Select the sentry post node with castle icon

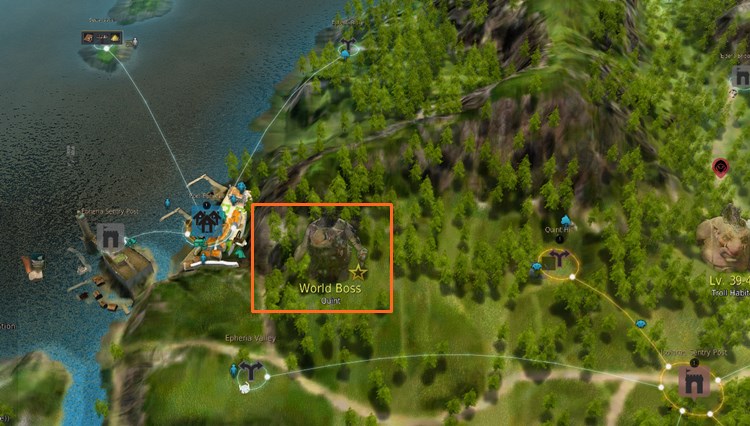[694, 382]
